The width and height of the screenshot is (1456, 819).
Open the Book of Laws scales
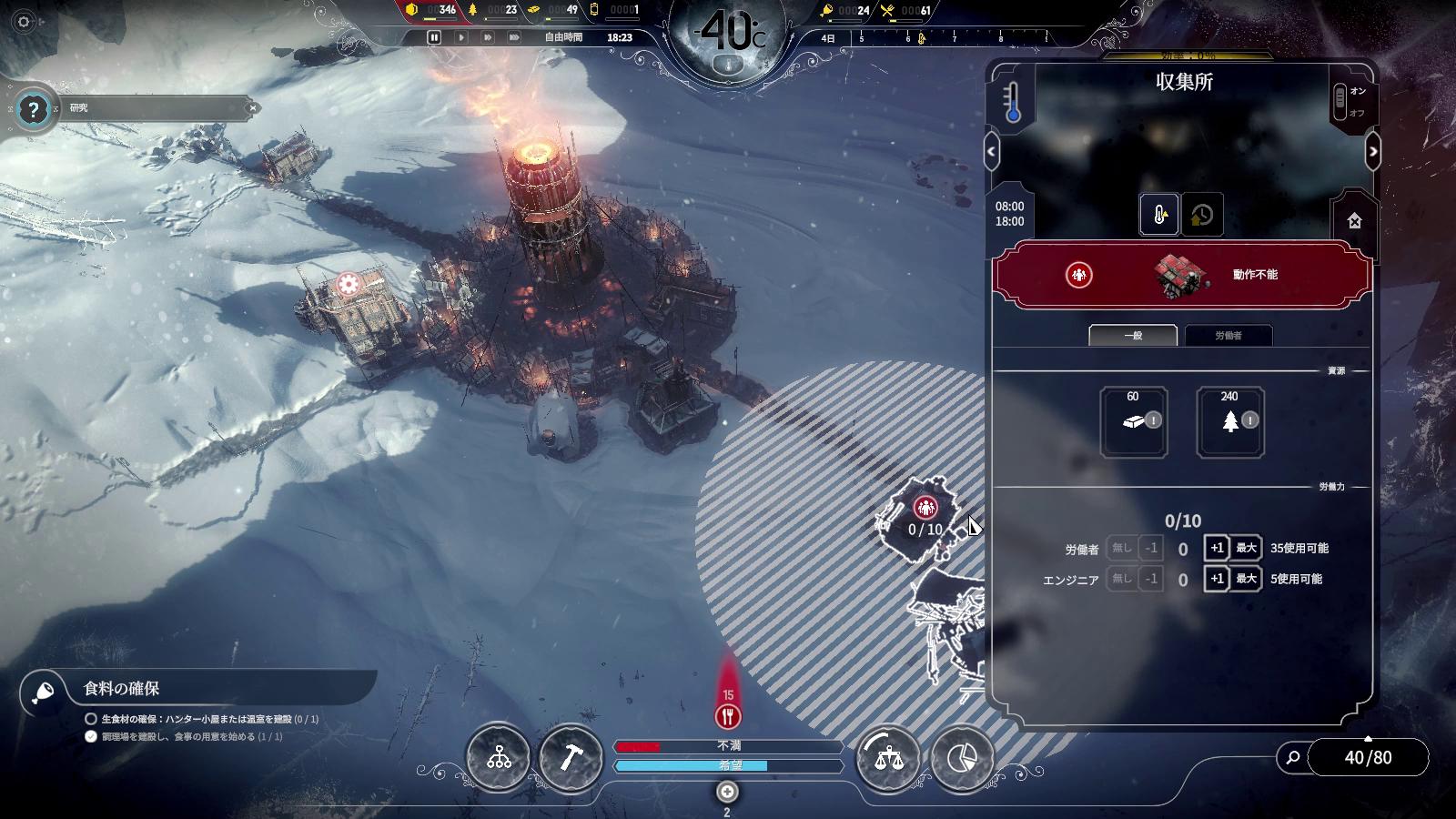point(888,757)
